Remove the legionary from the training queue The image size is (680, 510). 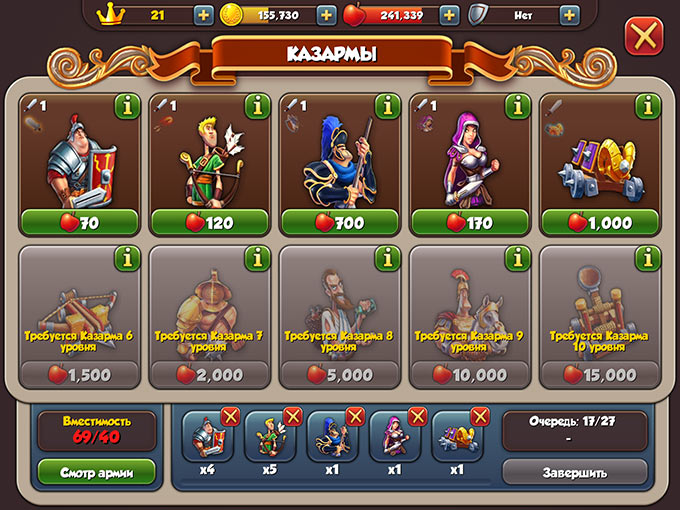230,416
